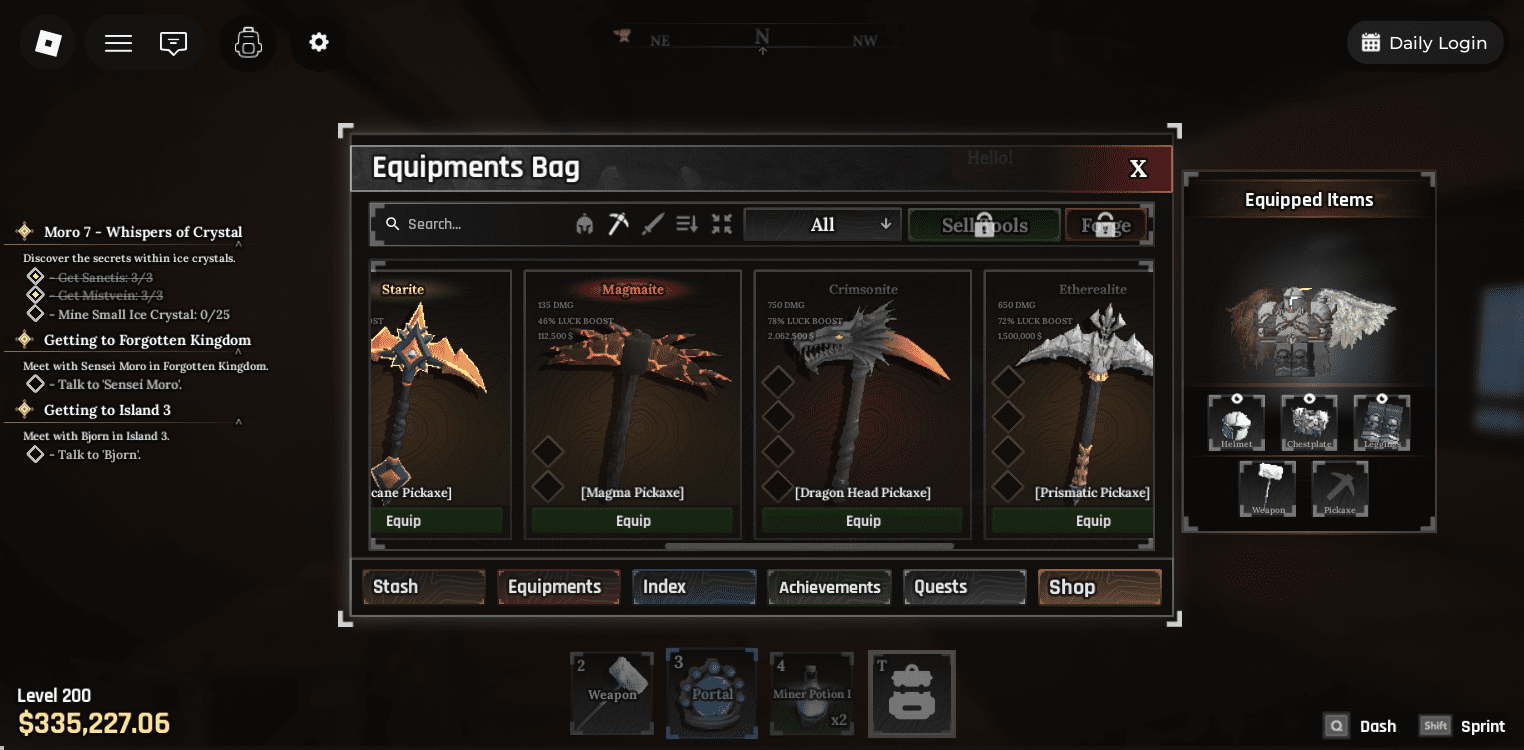Click the Daily Login button
The width and height of the screenshot is (1524, 750).
click(x=1425, y=42)
